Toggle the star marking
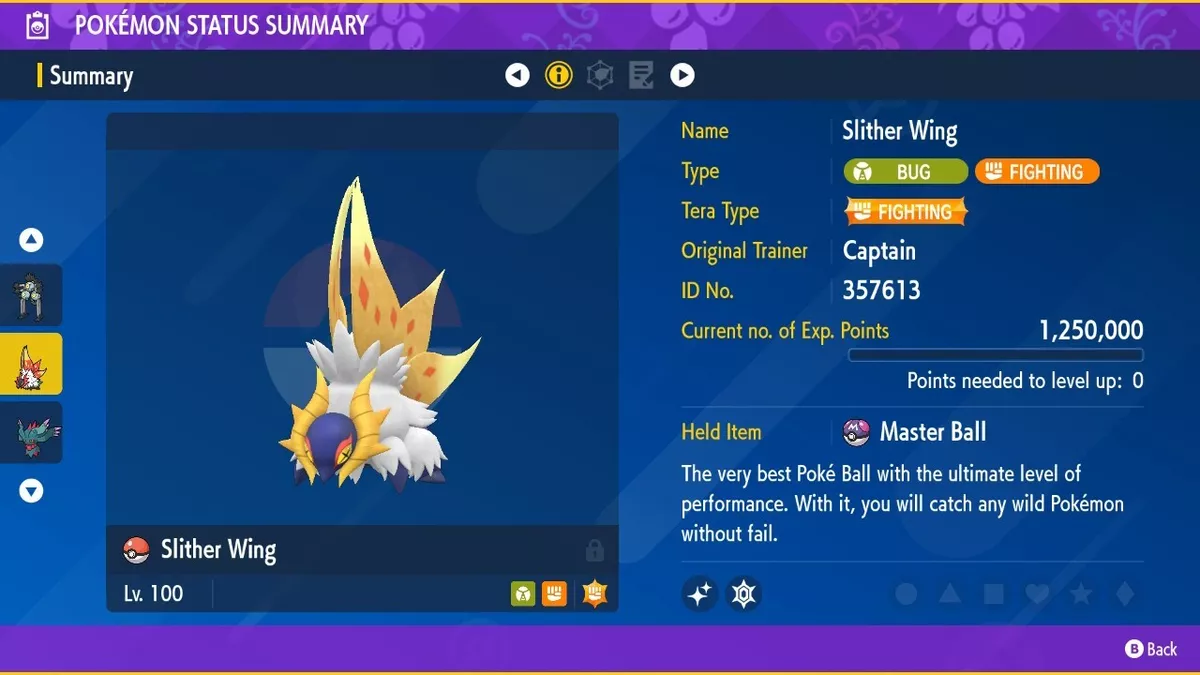The image size is (1200, 675). [x=1081, y=594]
